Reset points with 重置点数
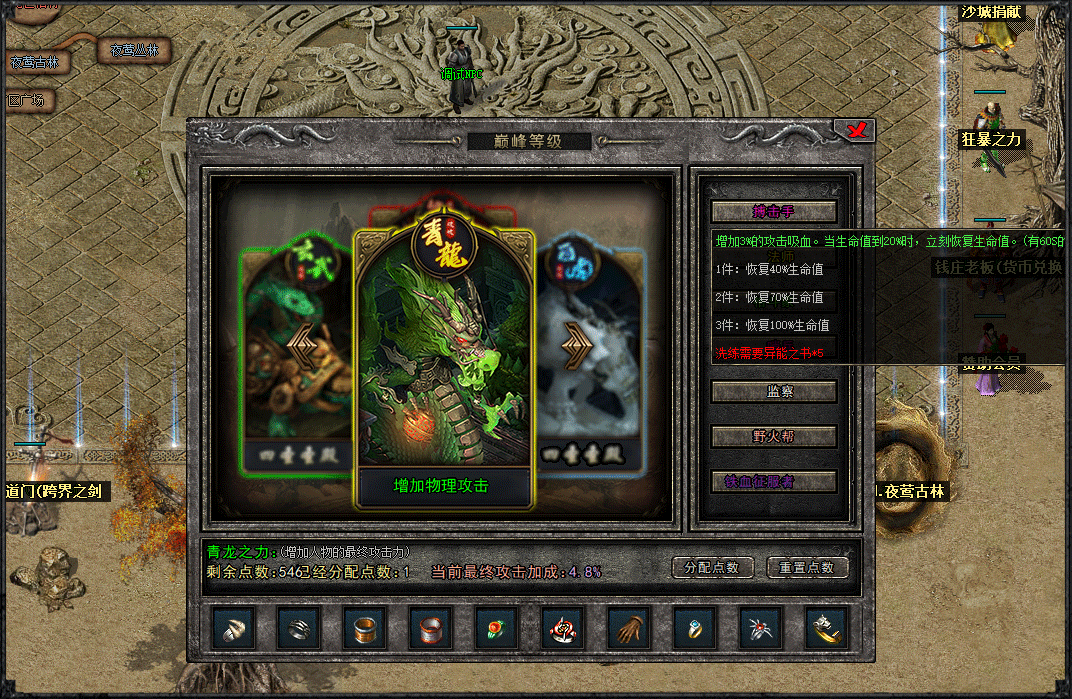 coord(807,567)
